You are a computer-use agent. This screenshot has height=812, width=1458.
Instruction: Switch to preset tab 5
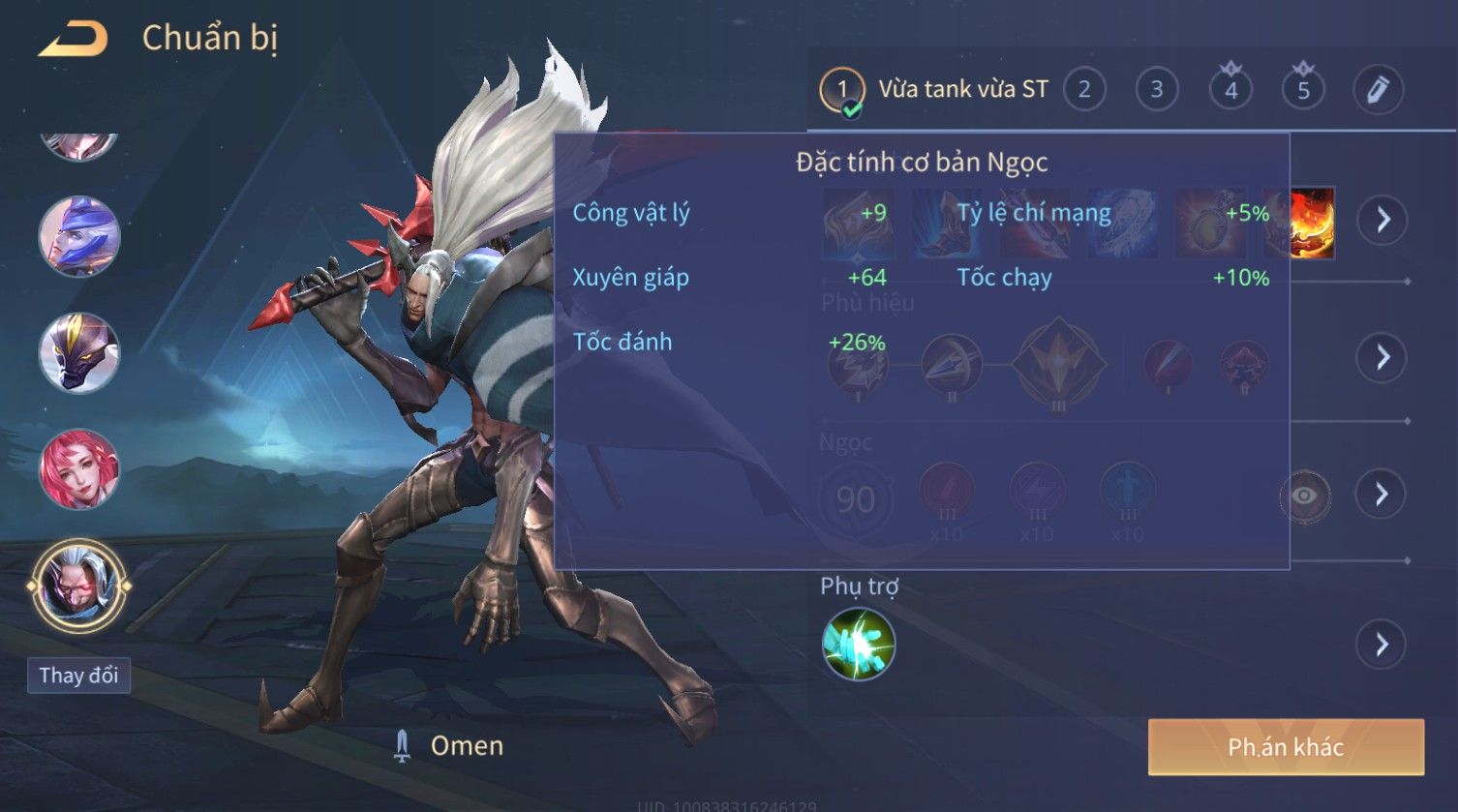coord(1303,90)
